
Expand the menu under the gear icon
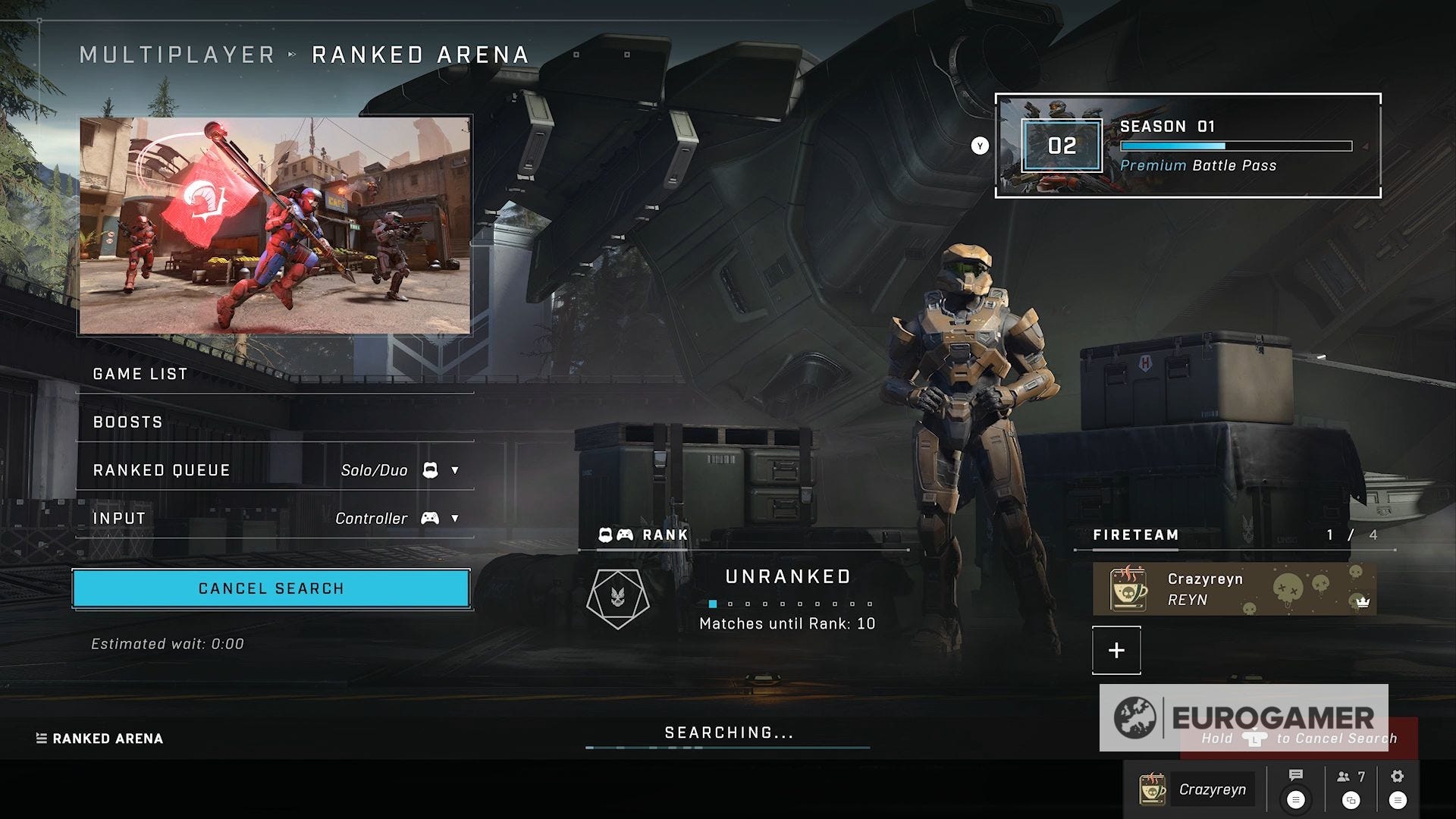point(1397,801)
